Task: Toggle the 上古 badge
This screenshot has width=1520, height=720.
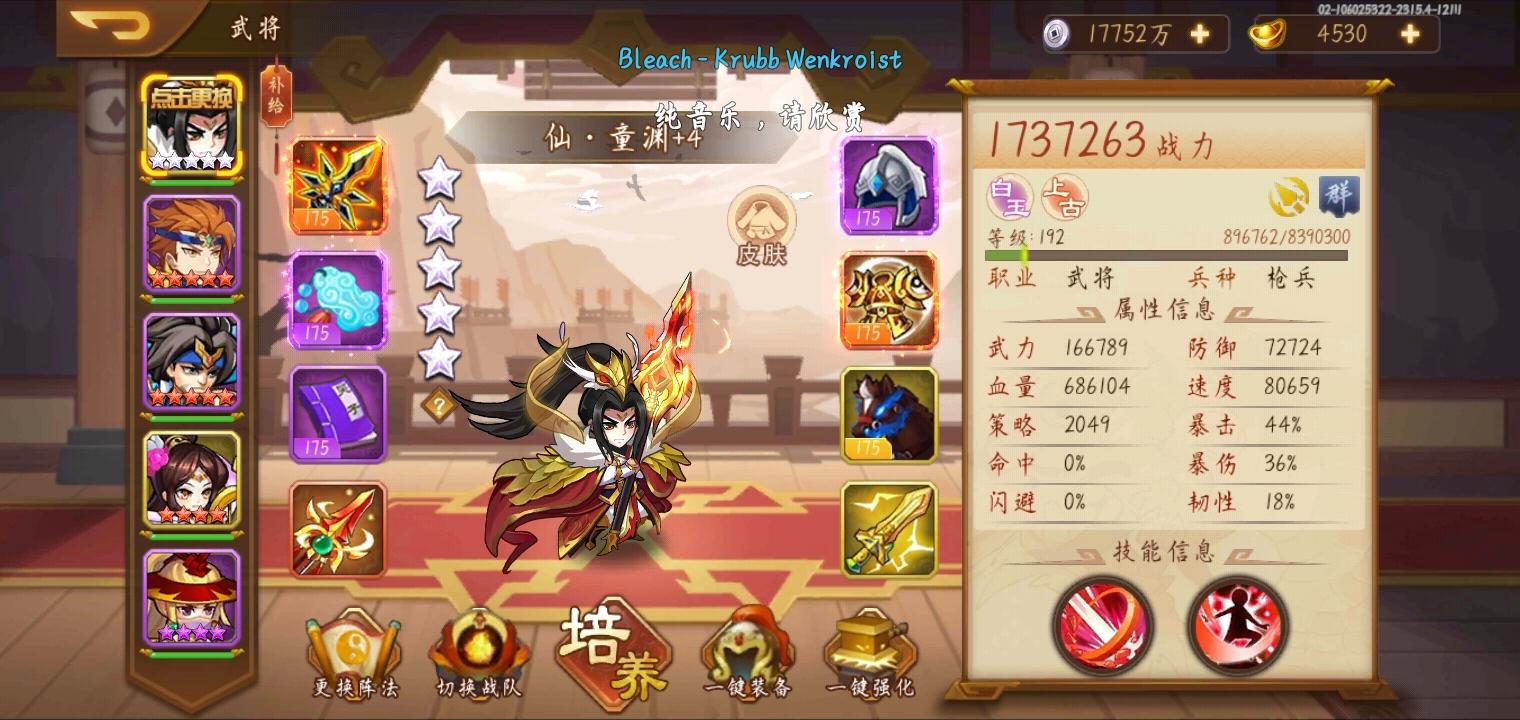Action: tap(1062, 197)
